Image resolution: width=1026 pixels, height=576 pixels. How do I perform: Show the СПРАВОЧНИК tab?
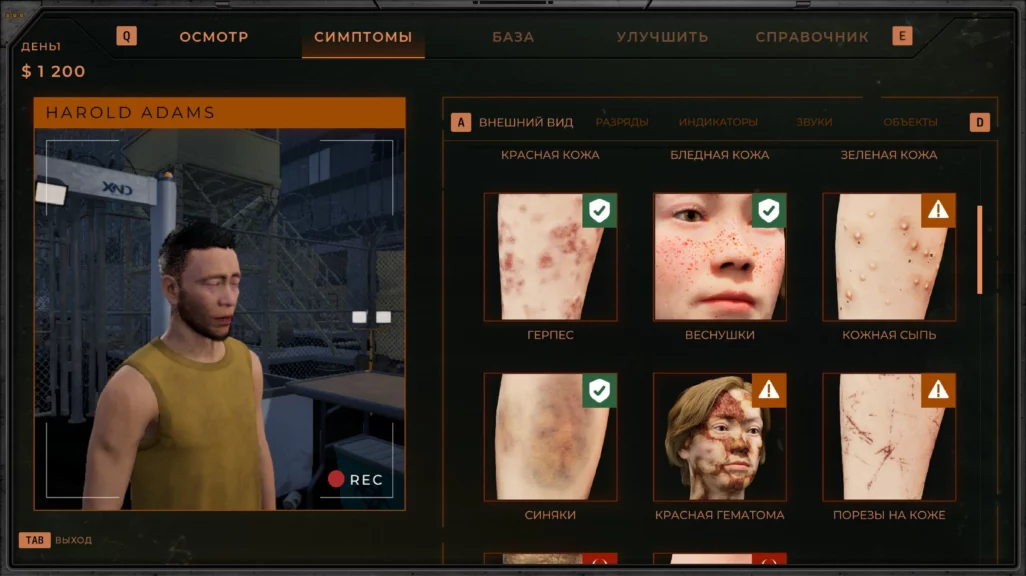click(812, 37)
